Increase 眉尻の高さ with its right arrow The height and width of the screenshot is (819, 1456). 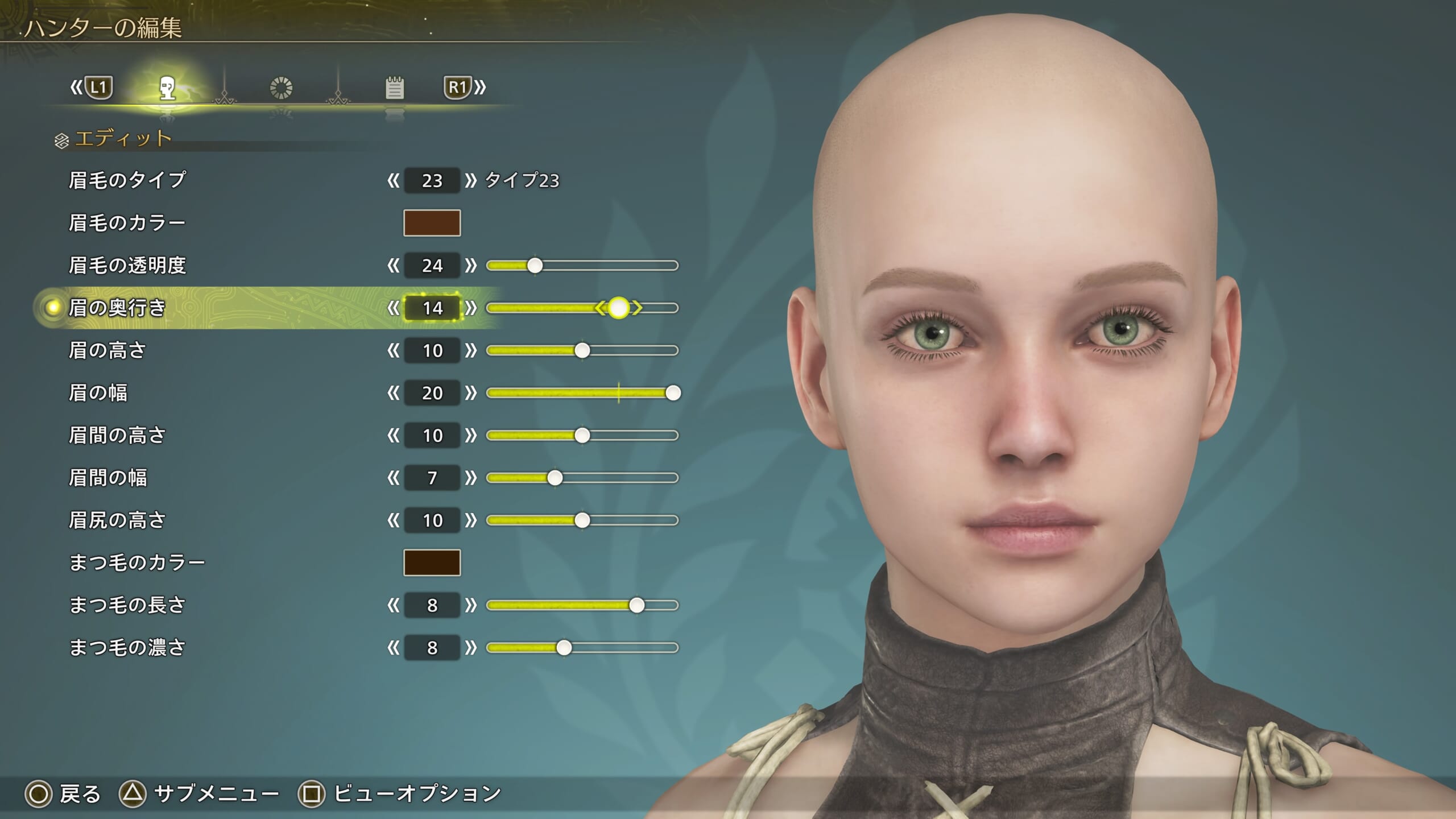click(x=470, y=520)
